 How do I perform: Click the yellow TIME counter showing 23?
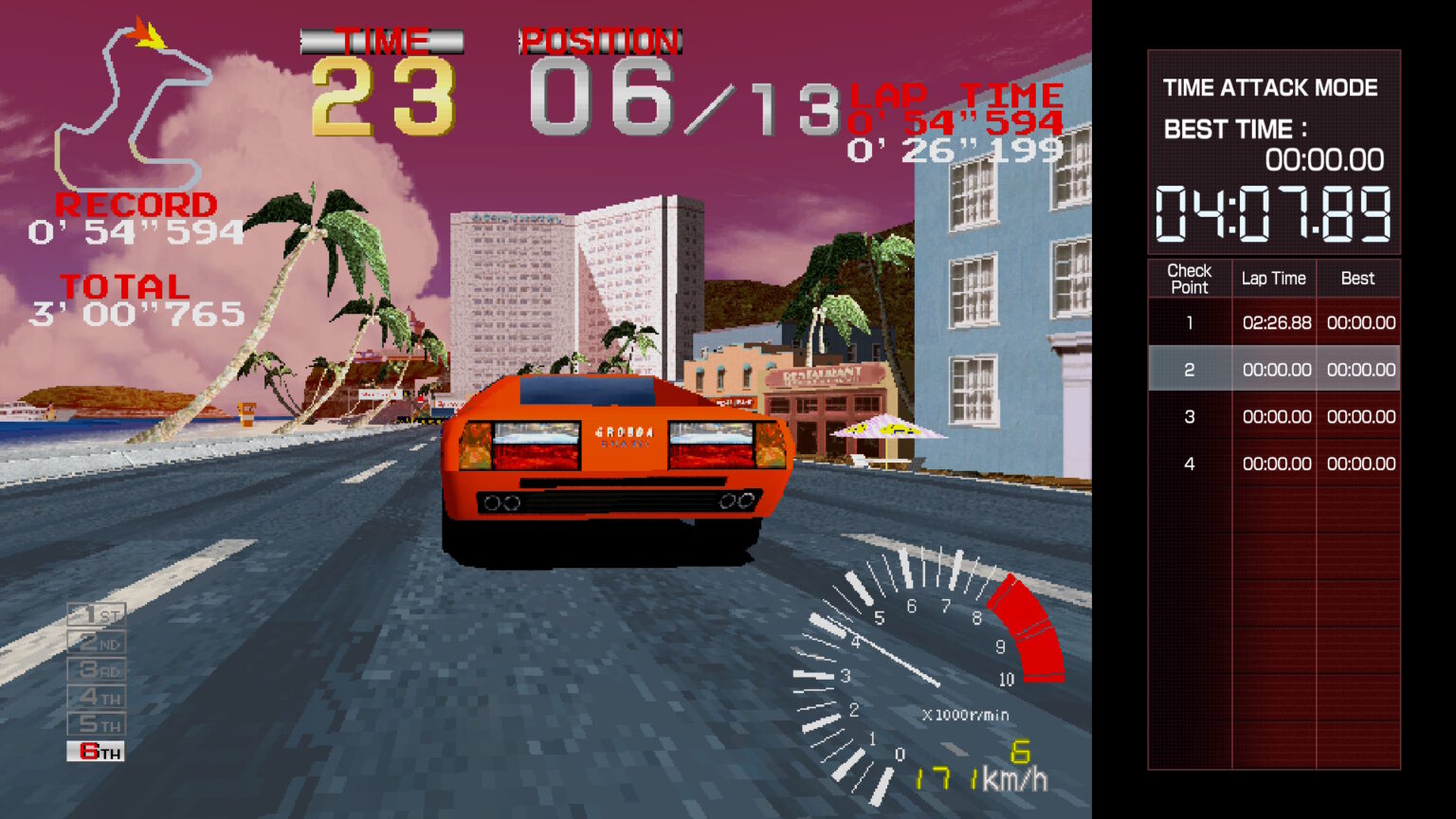click(384, 95)
